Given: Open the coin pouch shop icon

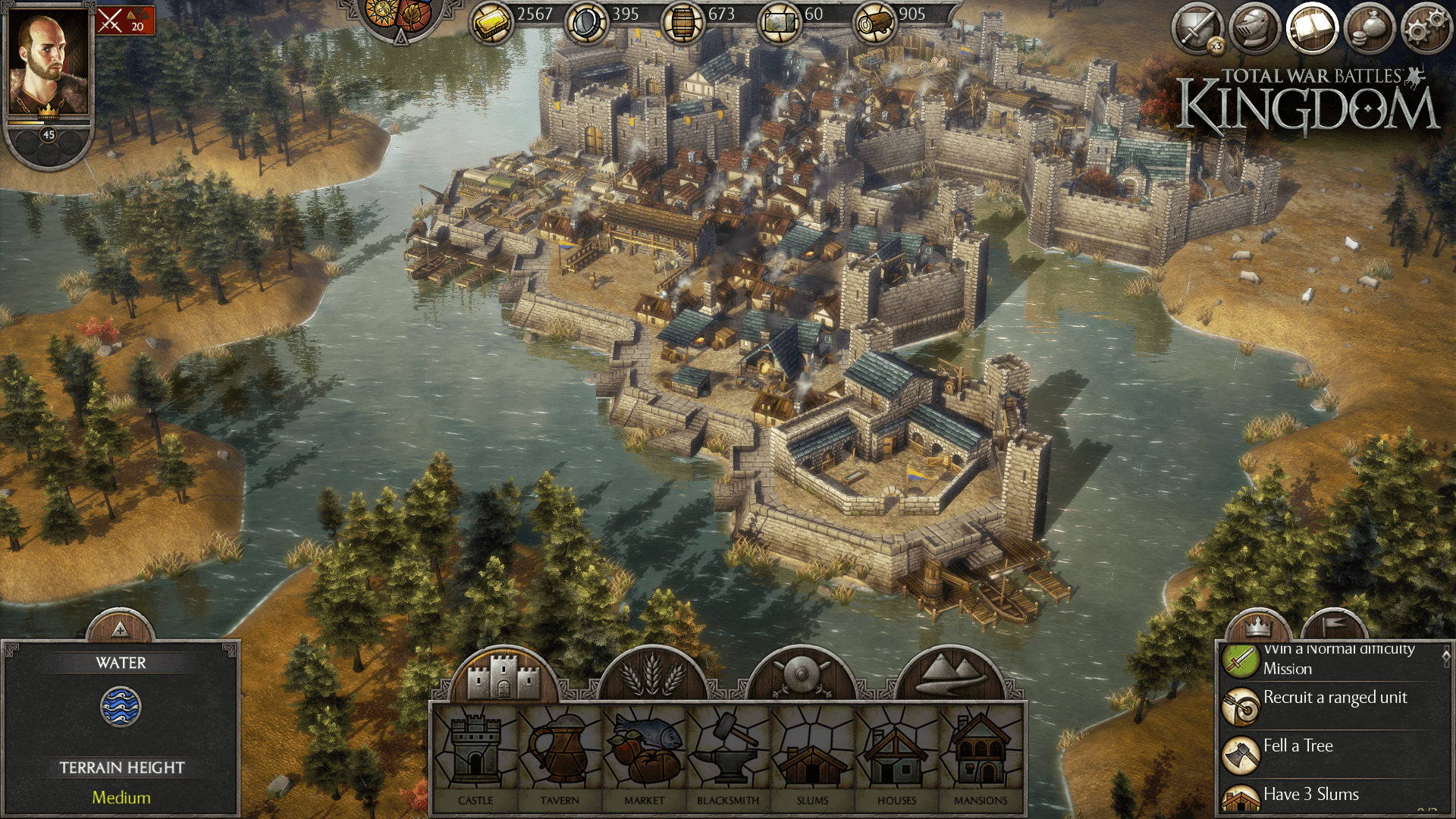Looking at the screenshot, I should [1370, 29].
